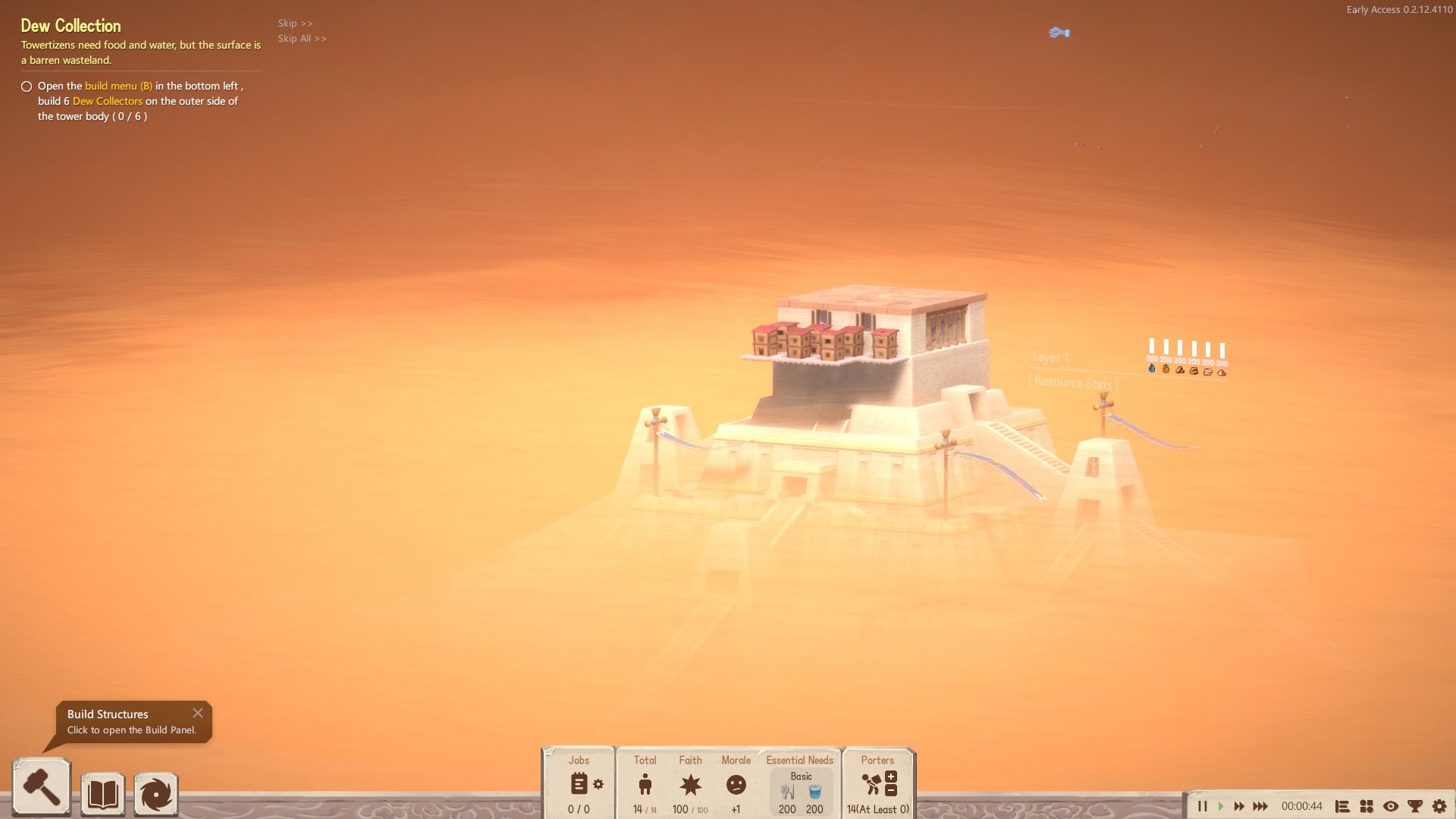Viewport: 1456px width, 819px height.
Task: Open the book journal button
Action: 102,794
